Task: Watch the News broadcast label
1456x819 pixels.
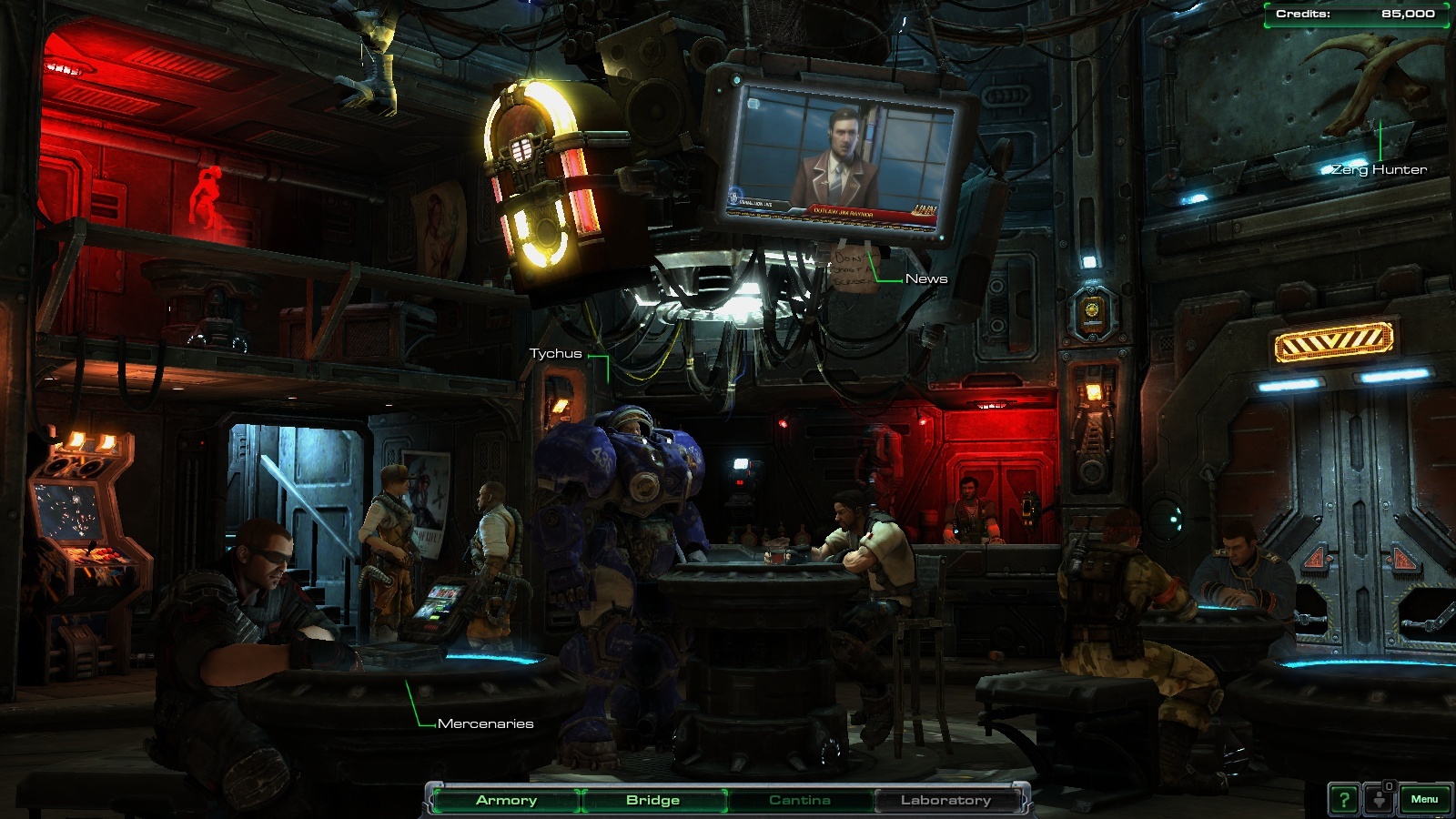Action: 926,278
